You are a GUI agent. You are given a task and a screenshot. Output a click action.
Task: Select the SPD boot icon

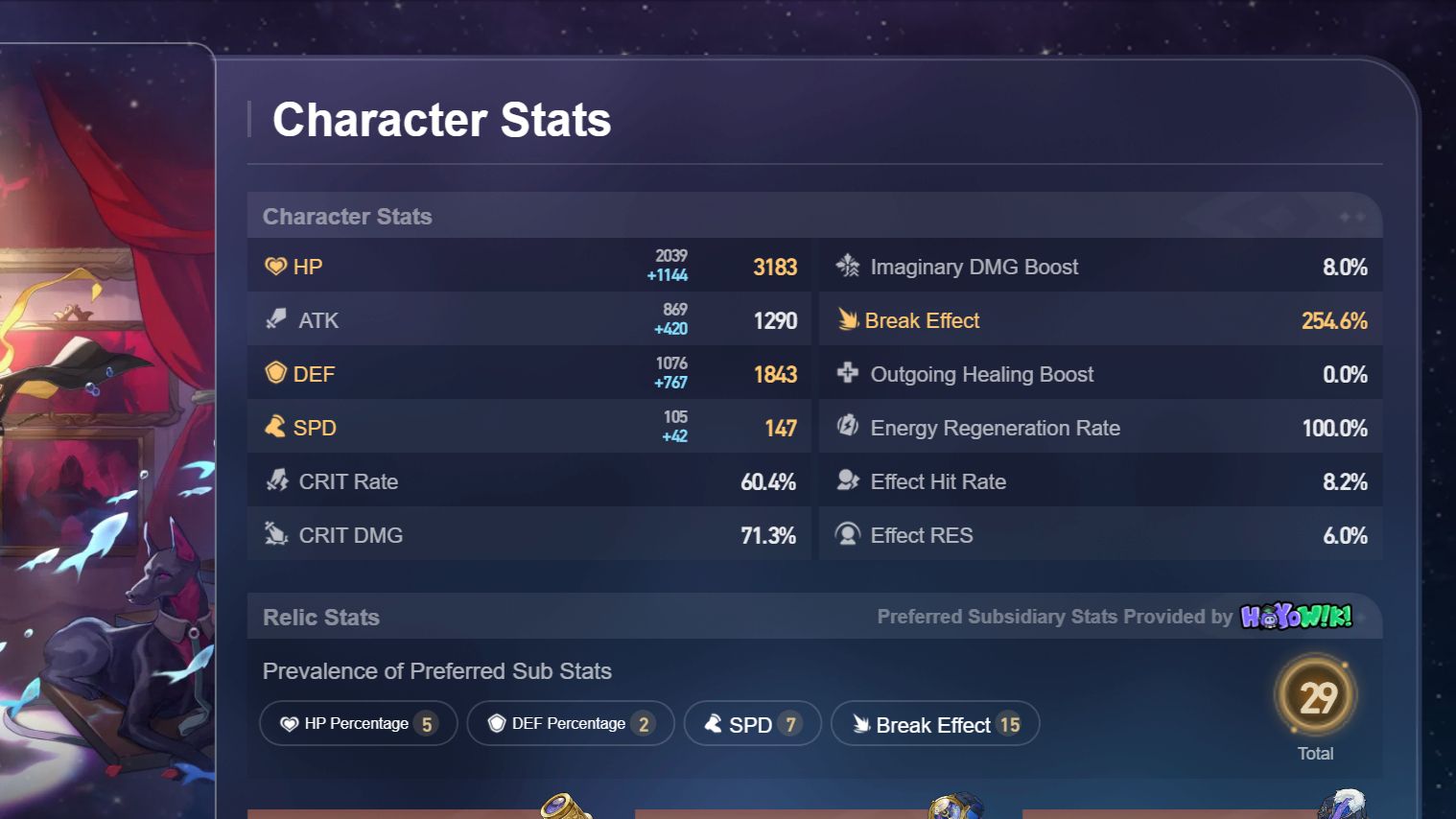click(273, 427)
